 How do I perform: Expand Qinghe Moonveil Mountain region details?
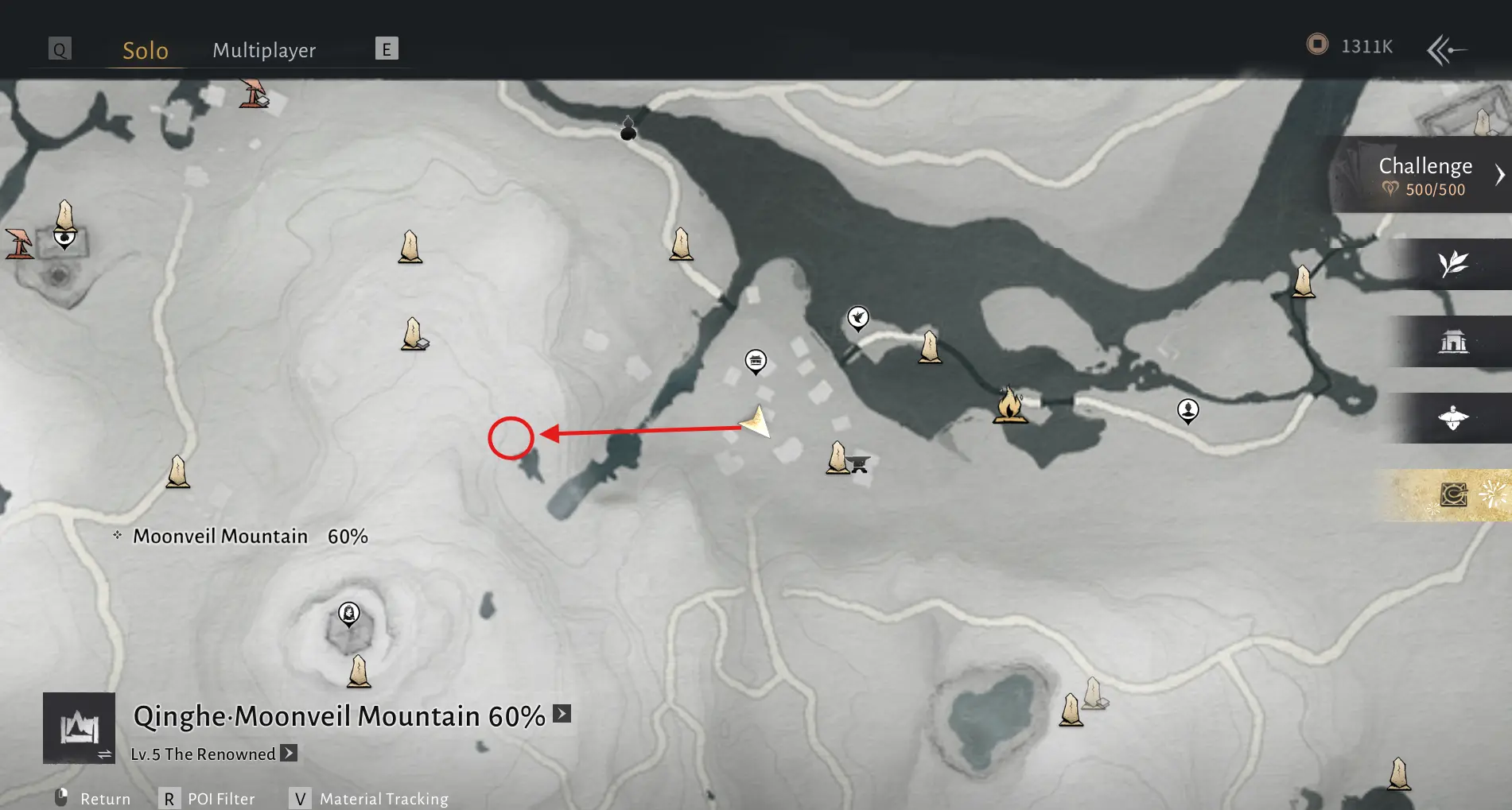click(x=562, y=714)
